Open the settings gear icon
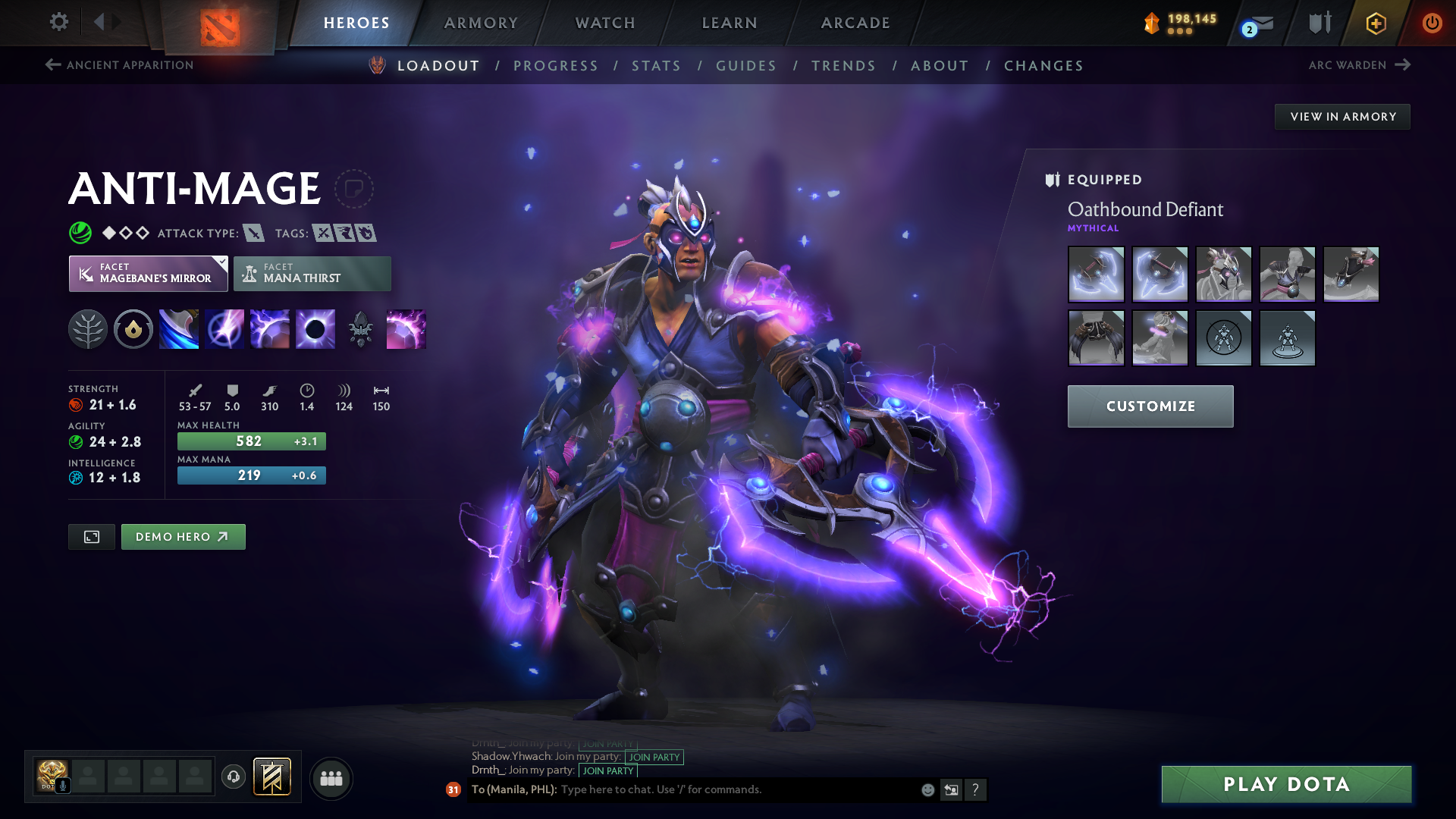 click(x=58, y=22)
